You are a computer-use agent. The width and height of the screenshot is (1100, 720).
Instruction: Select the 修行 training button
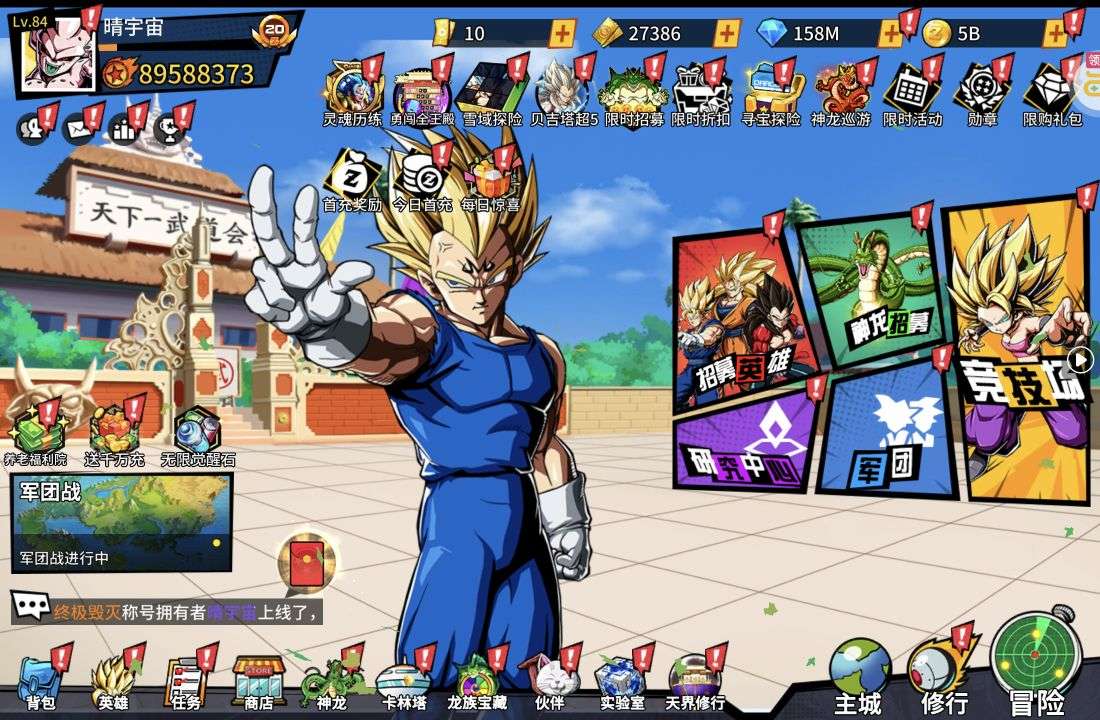[x=943, y=670]
